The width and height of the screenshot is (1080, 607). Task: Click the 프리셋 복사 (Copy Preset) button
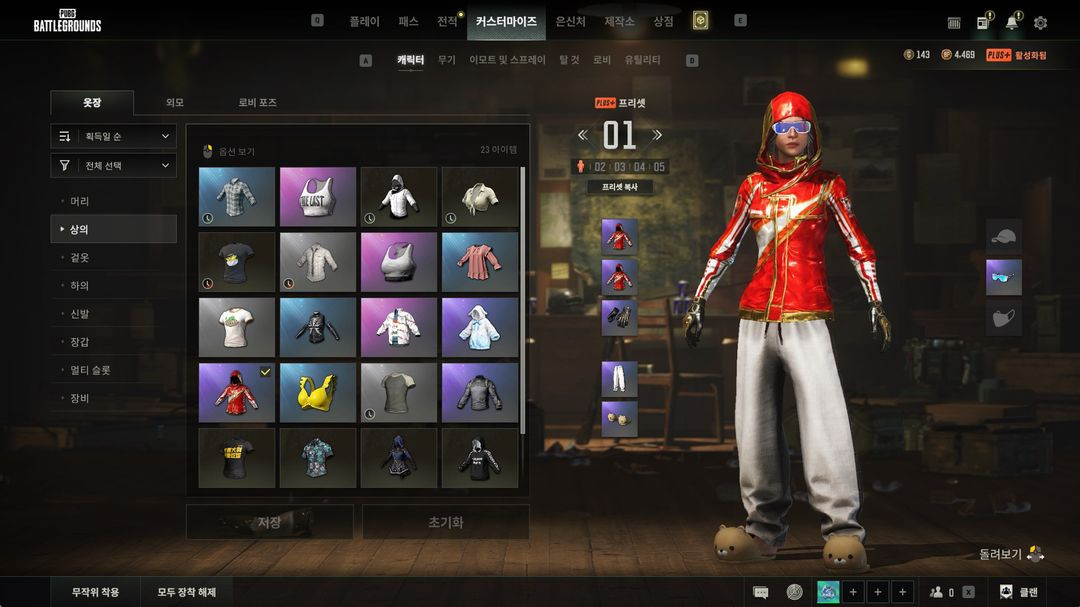click(620, 187)
